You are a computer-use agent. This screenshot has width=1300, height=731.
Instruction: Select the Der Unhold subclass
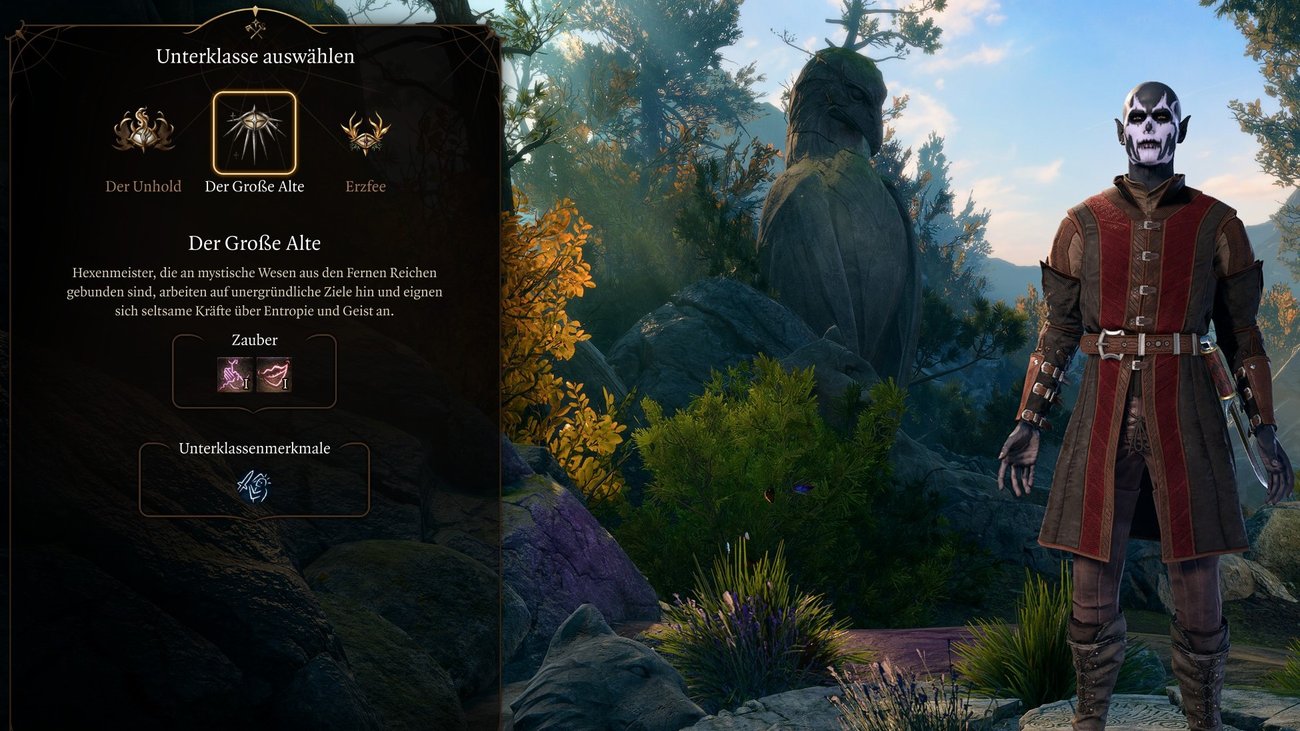pyautogui.click(x=143, y=133)
